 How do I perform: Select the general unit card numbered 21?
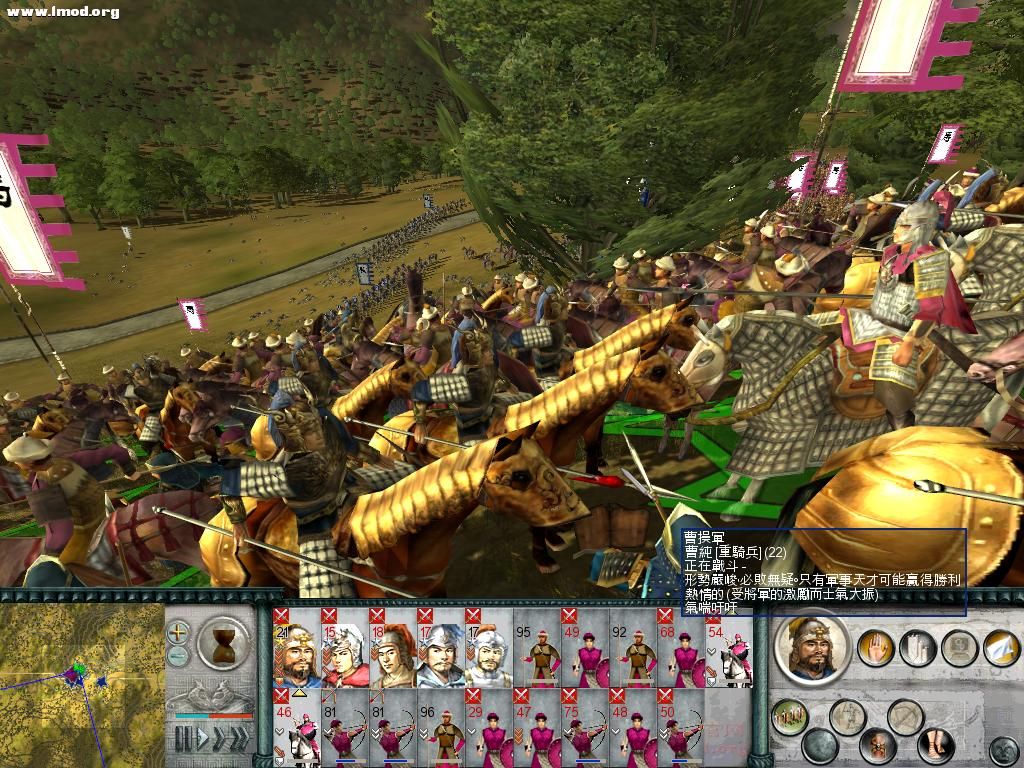pos(296,648)
